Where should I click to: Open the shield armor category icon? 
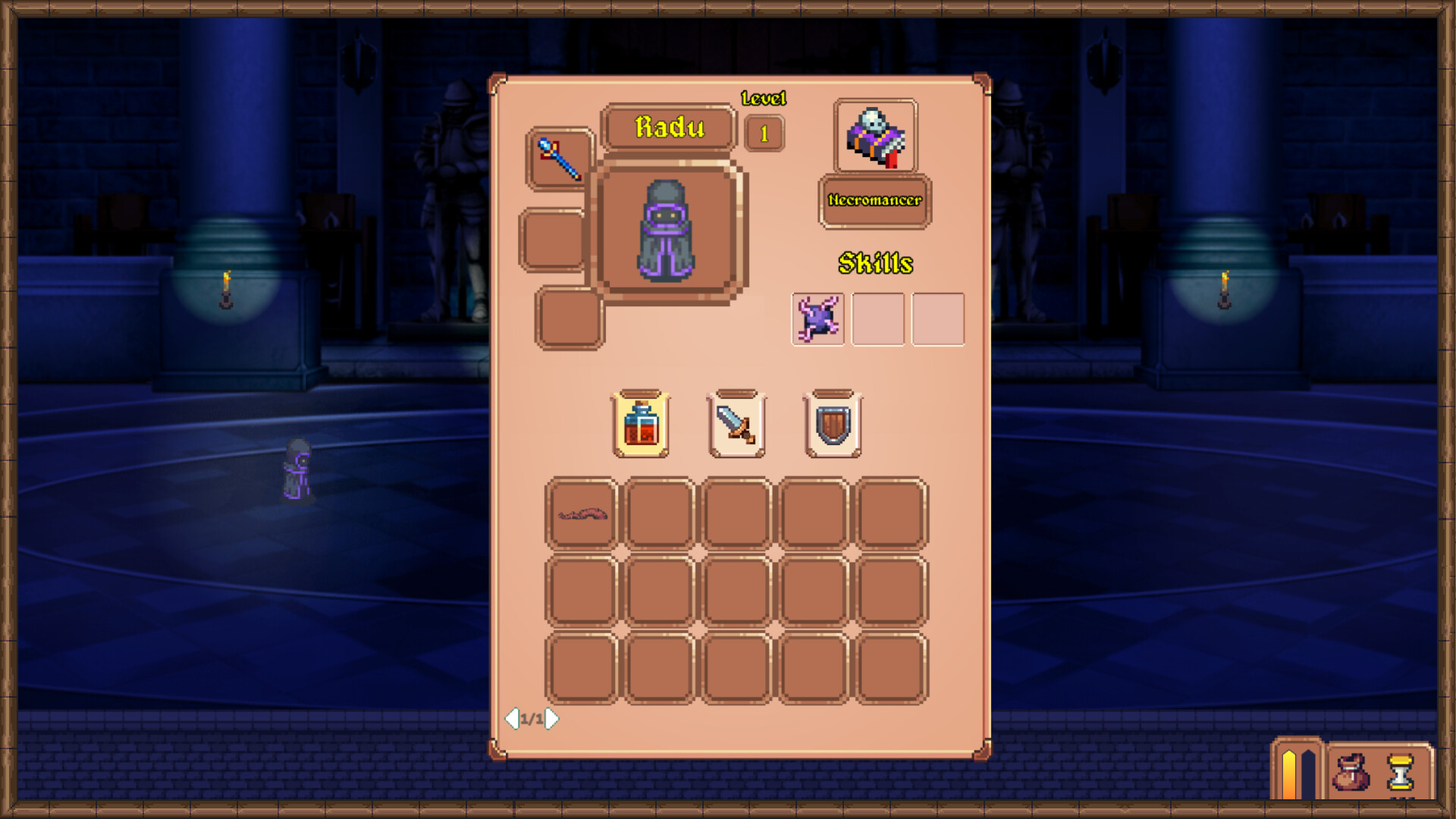tap(831, 422)
